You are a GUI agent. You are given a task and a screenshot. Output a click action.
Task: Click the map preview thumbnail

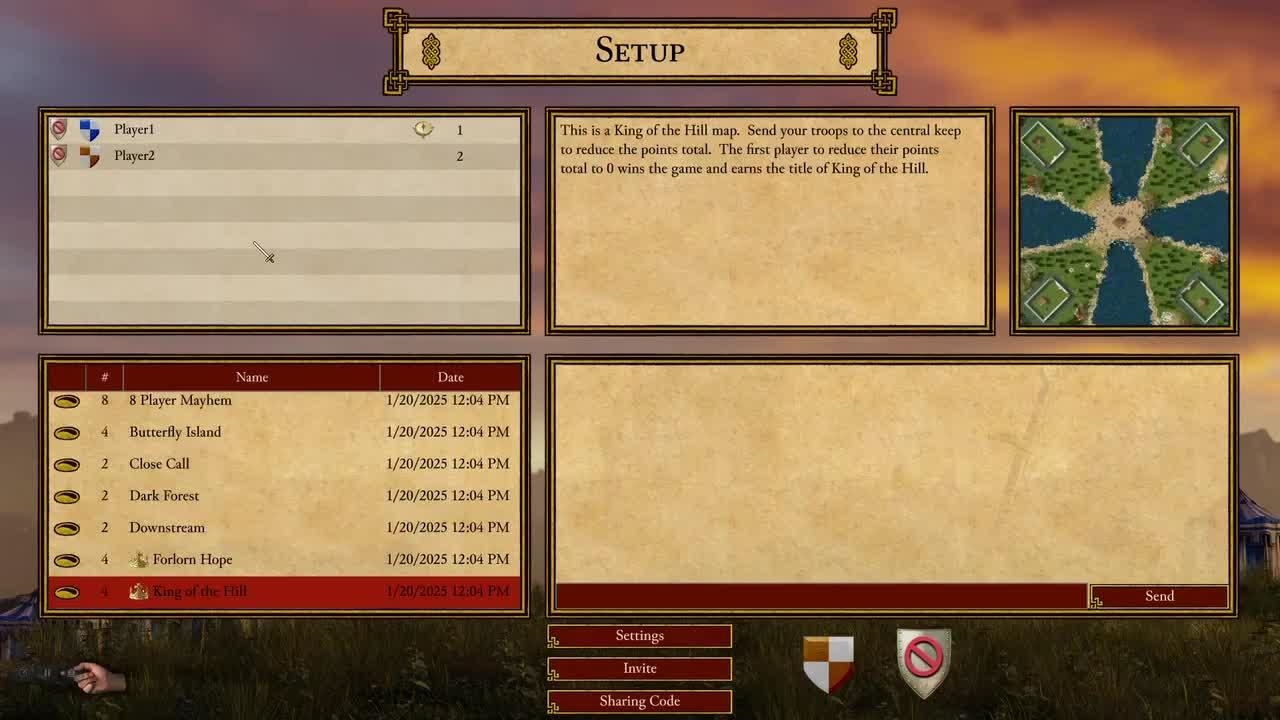pyautogui.click(x=1124, y=221)
